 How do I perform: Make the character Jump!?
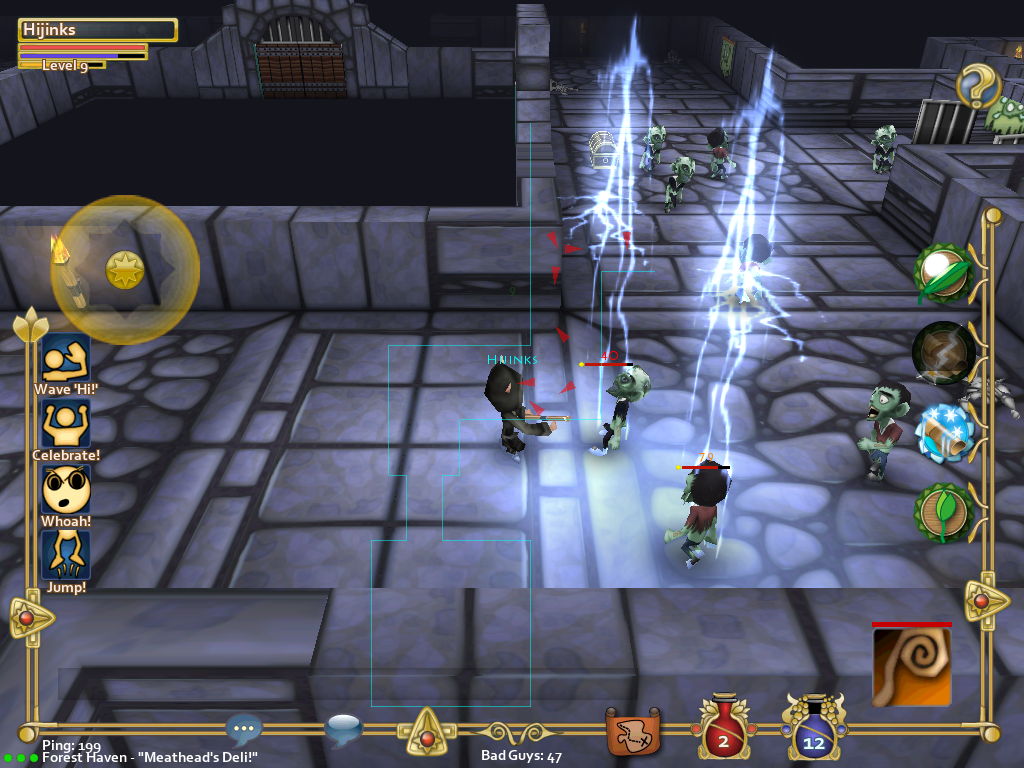pos(66,555)
